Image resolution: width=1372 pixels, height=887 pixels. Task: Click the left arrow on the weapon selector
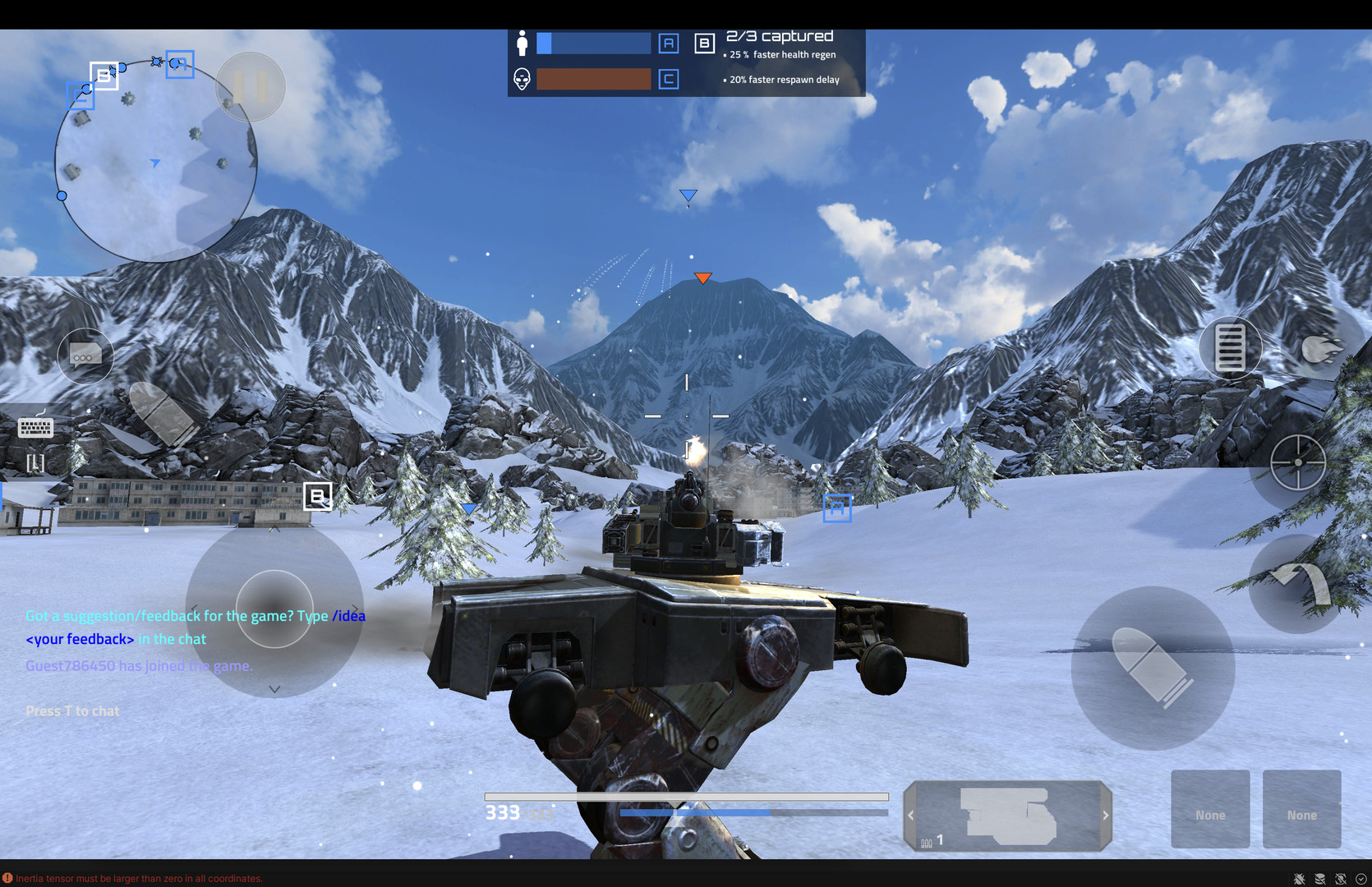[910, 815]
